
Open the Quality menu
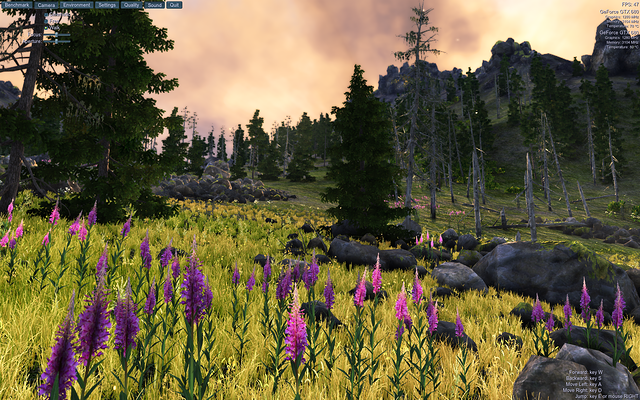click(x=131, y=5)
